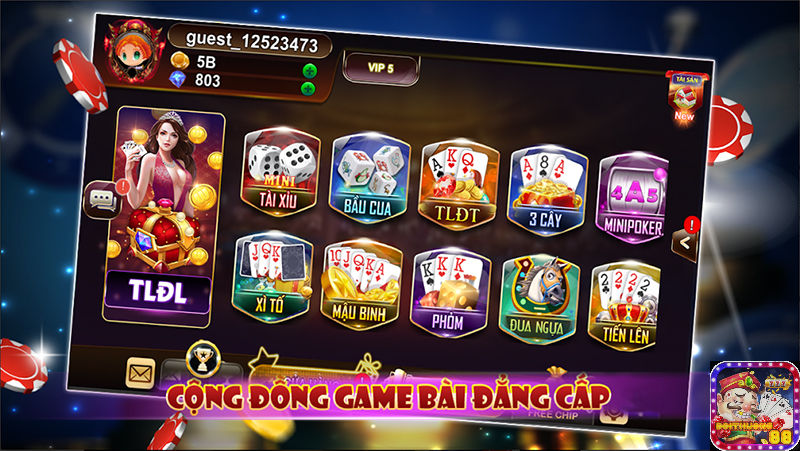Image resolution: width=800 pixels, height=451 pixels.
Task: Add diamonds with the green plus button
Action: 308,88
